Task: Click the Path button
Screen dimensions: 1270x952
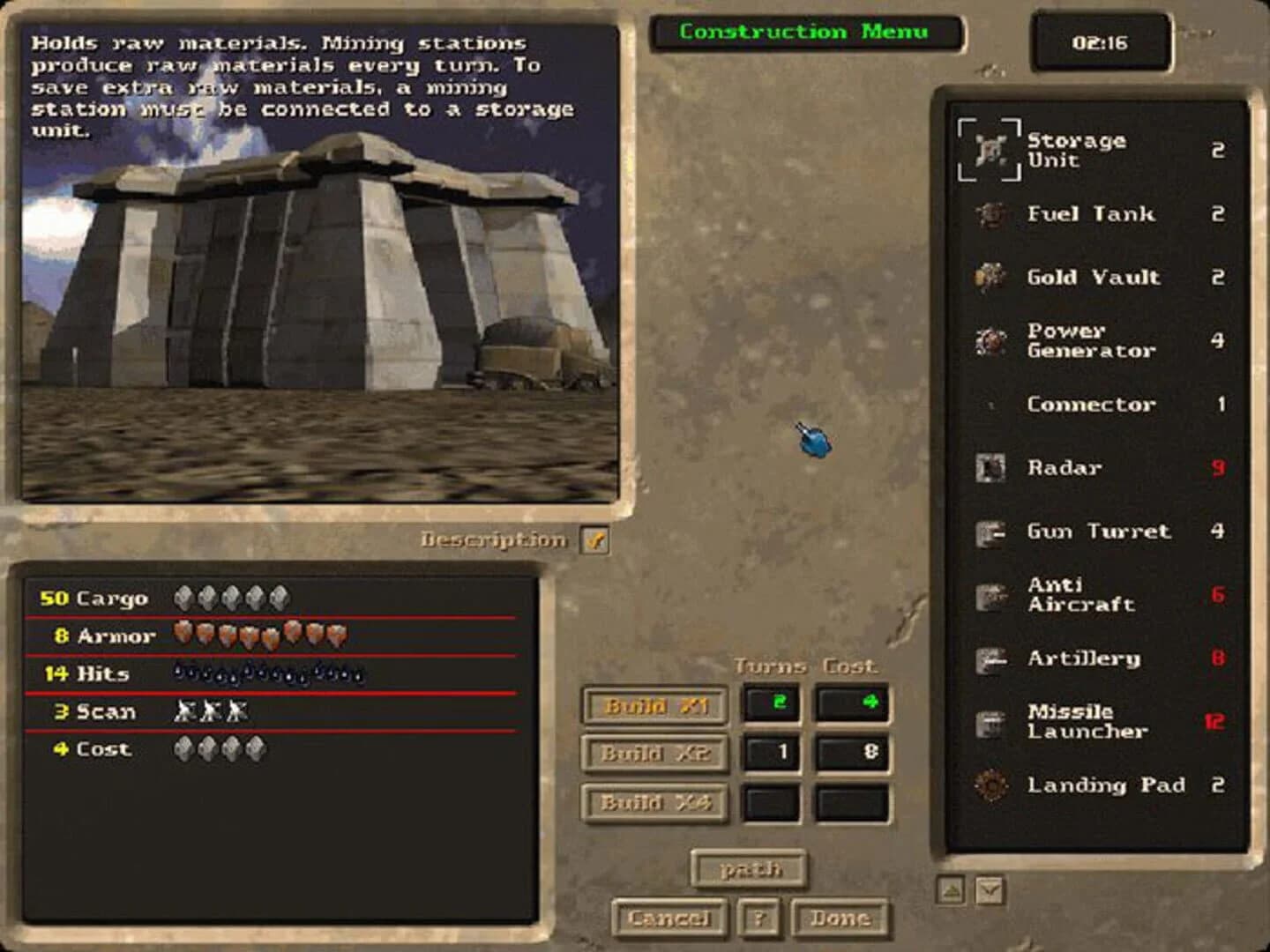Action: click(749, 869)
